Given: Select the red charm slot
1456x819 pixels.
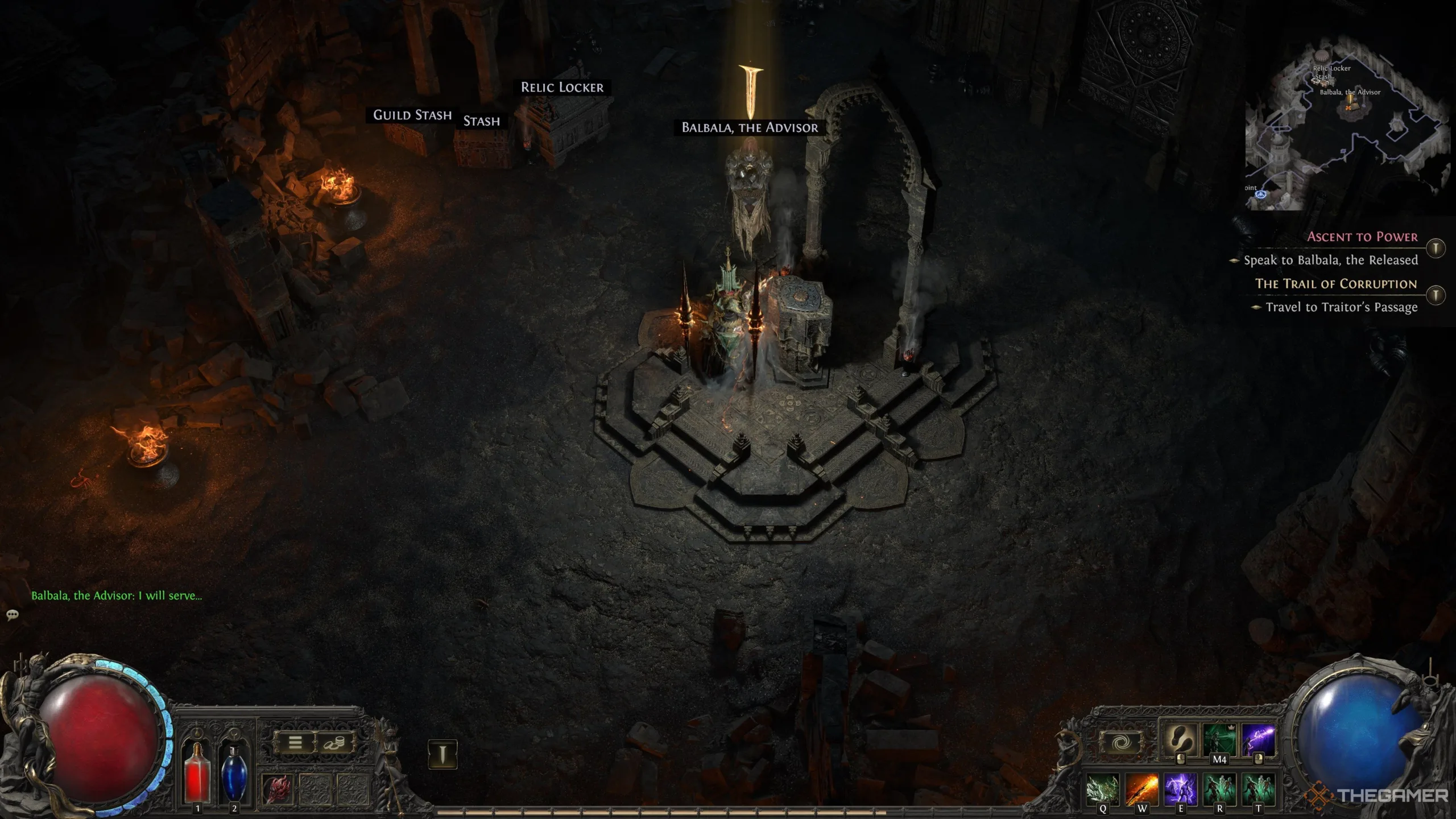Looking at the screenshot, I should point(278,789).
